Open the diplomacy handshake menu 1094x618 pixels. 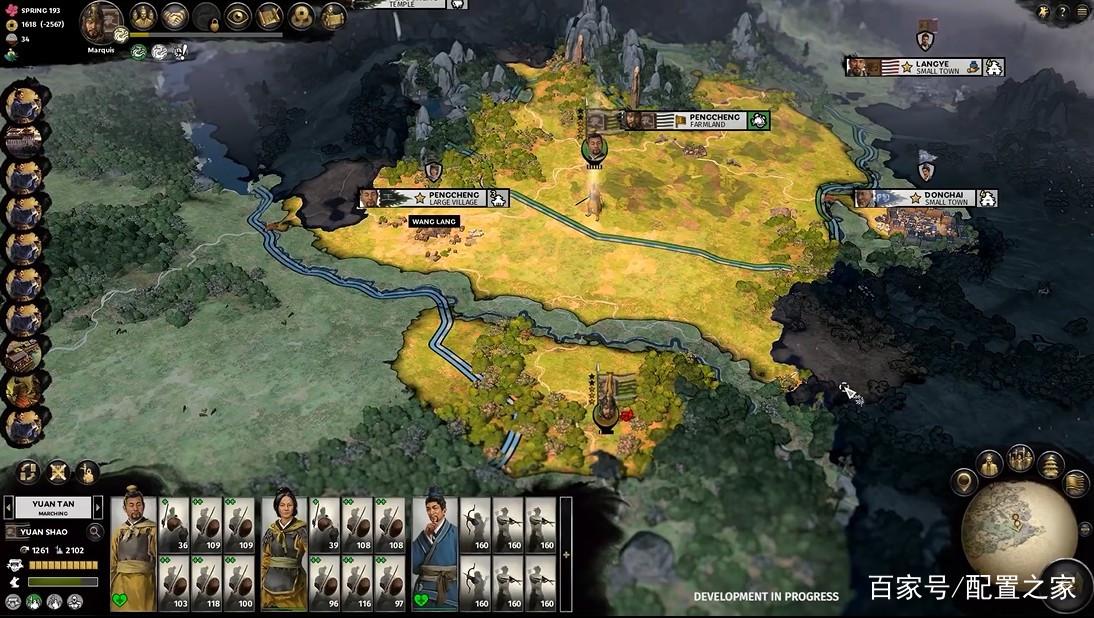click(176, 17)
